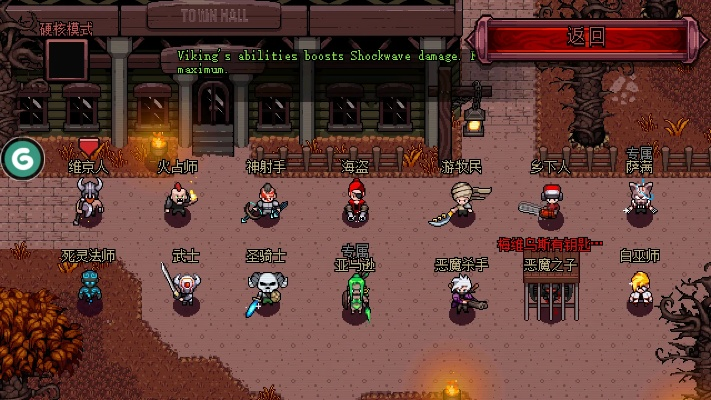Pick the 神射手 marksman character
Image resolution: width=711 pixels, height=400 pixels.
tap(266, 203)
